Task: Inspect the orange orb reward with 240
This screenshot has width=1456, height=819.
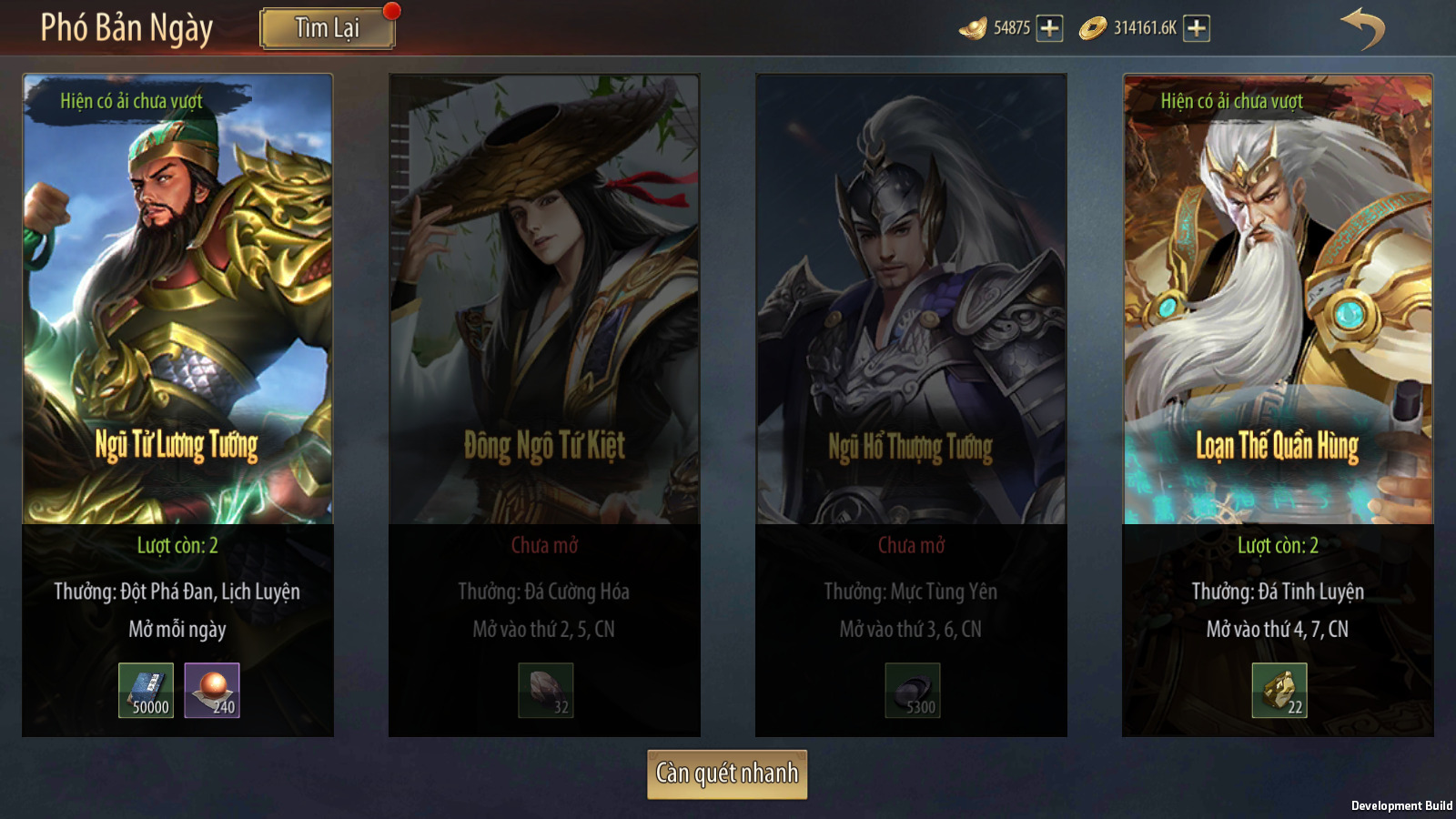Action: click(x=212, y=691)
